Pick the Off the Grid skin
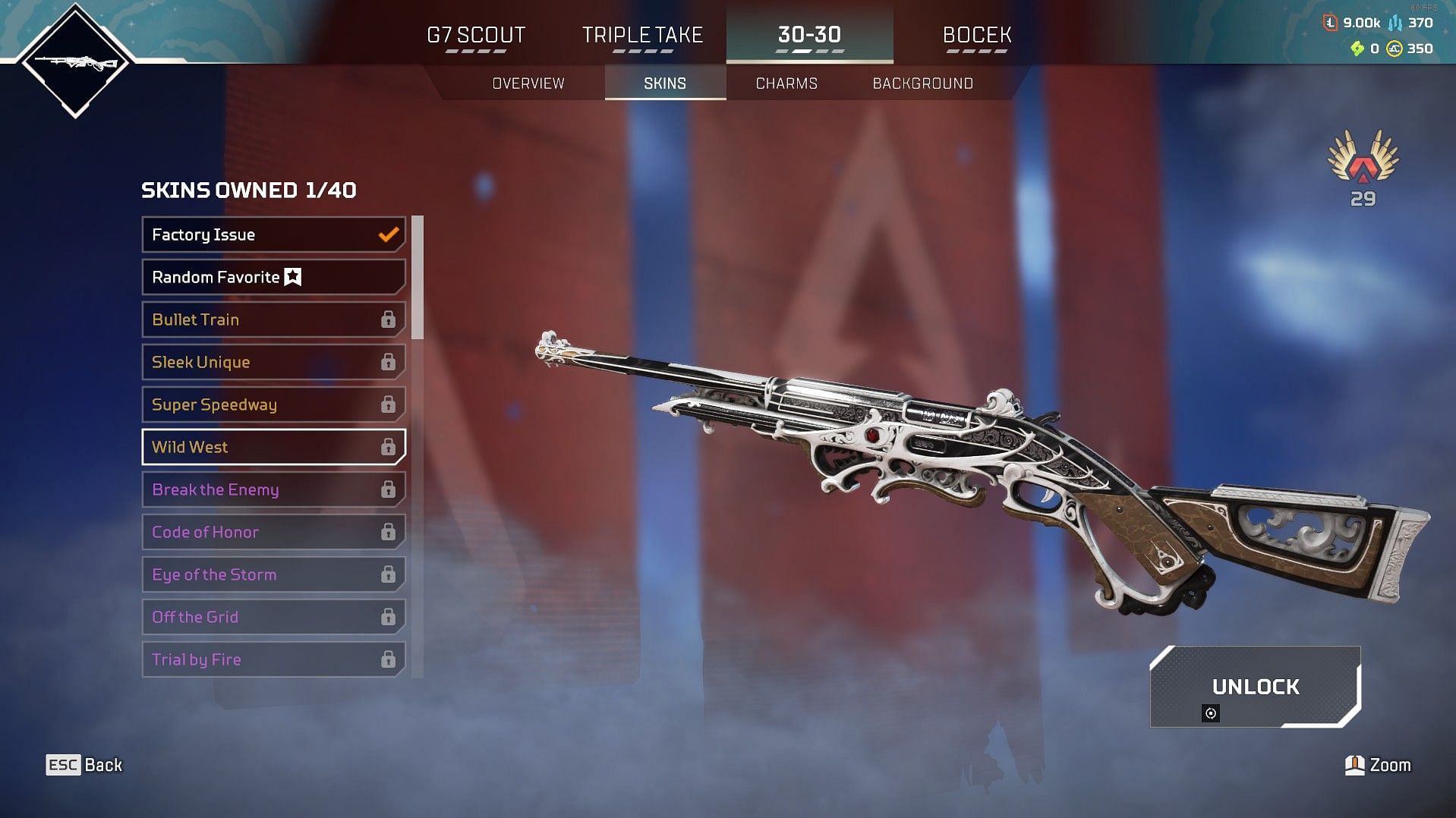This screenshot has width=1456, height=818. point(273,617)
